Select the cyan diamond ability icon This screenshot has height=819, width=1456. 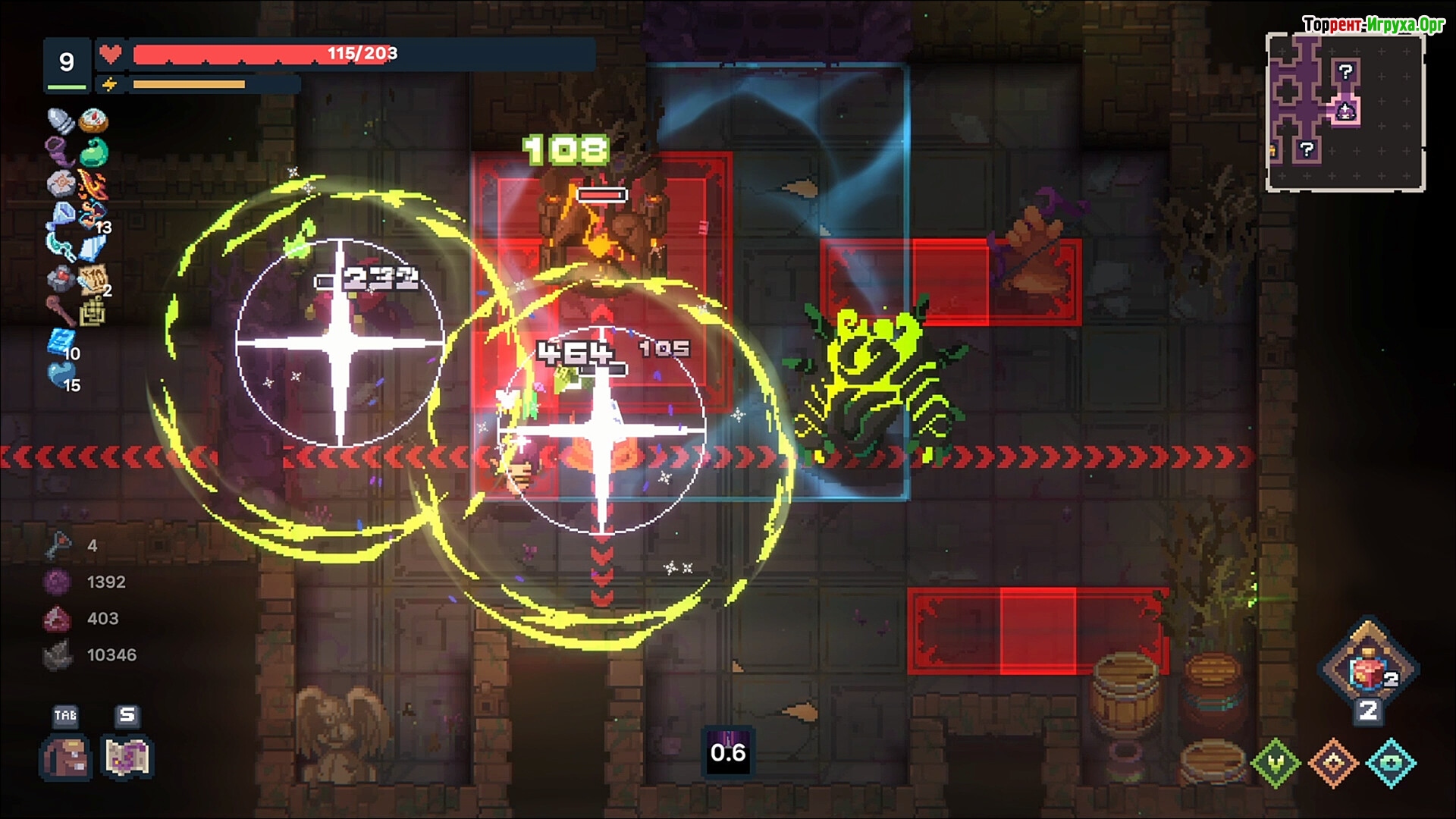[1392, 763]
